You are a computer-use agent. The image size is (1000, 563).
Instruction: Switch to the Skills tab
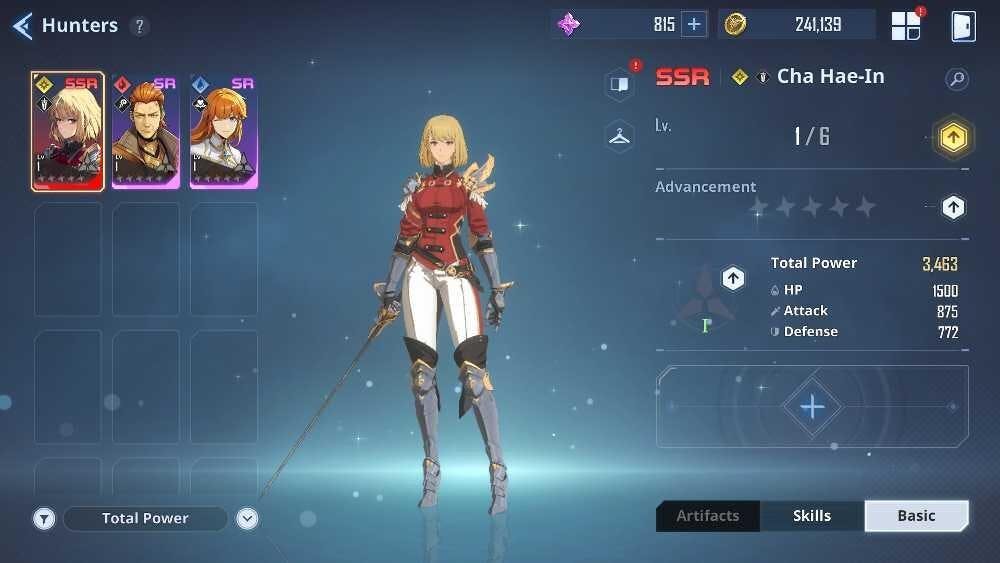coord(812,516)
